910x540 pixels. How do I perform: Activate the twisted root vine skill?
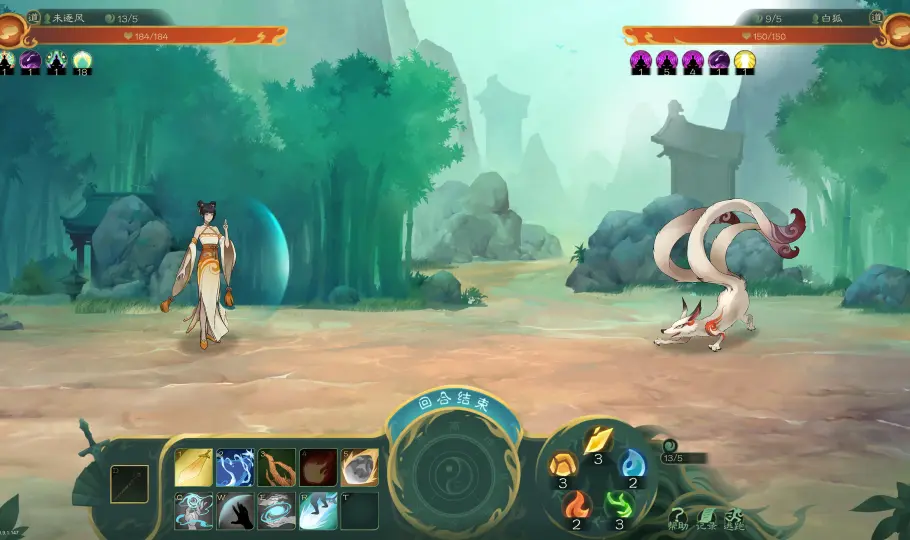[277, 468]
